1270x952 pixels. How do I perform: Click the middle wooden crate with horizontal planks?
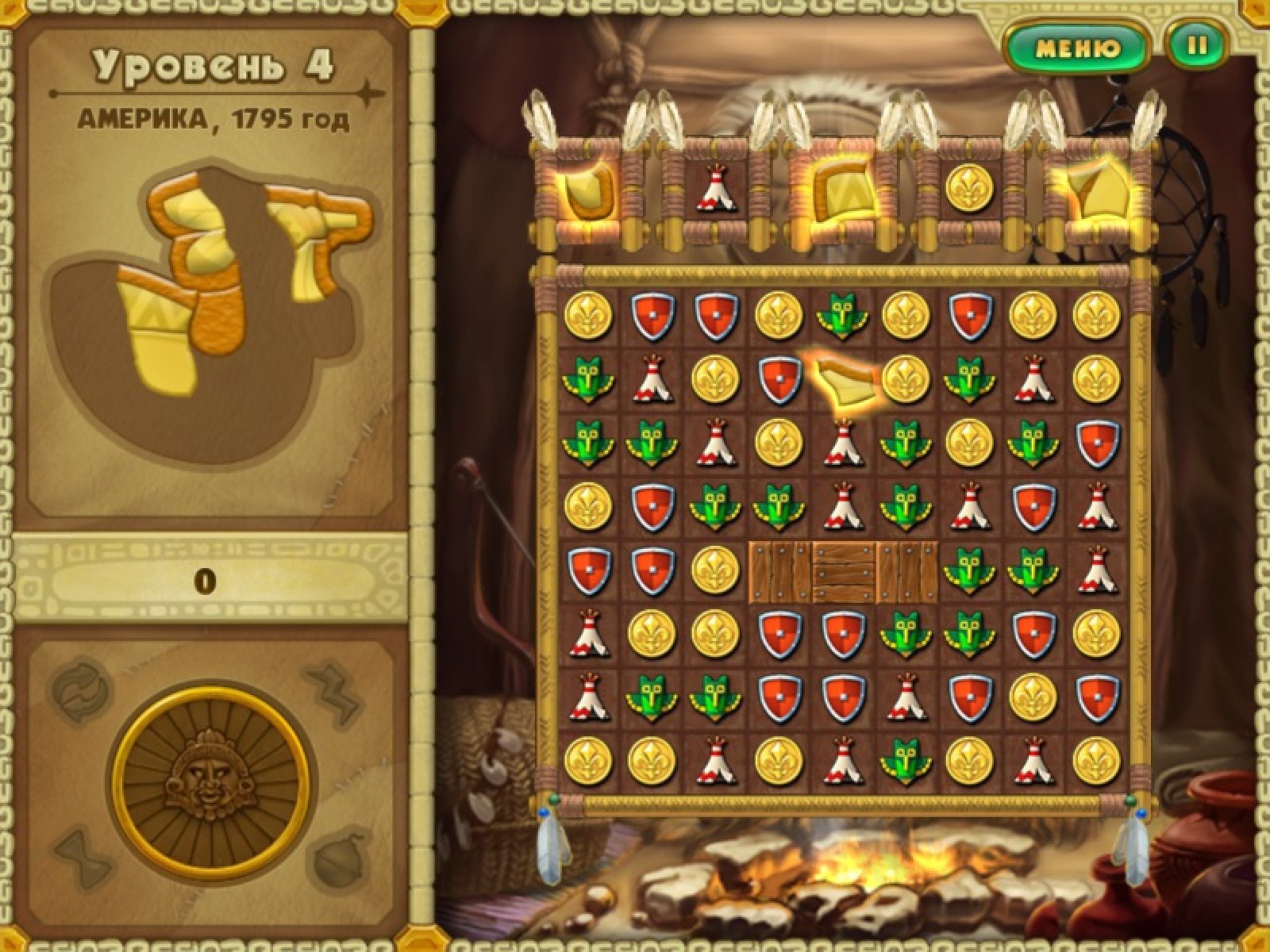(x=845, y=570)
